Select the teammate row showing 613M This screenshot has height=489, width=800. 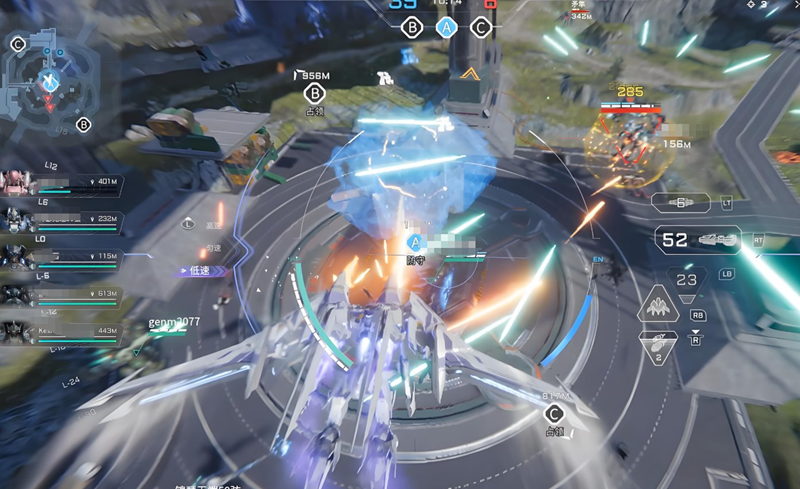pos(60,295)
